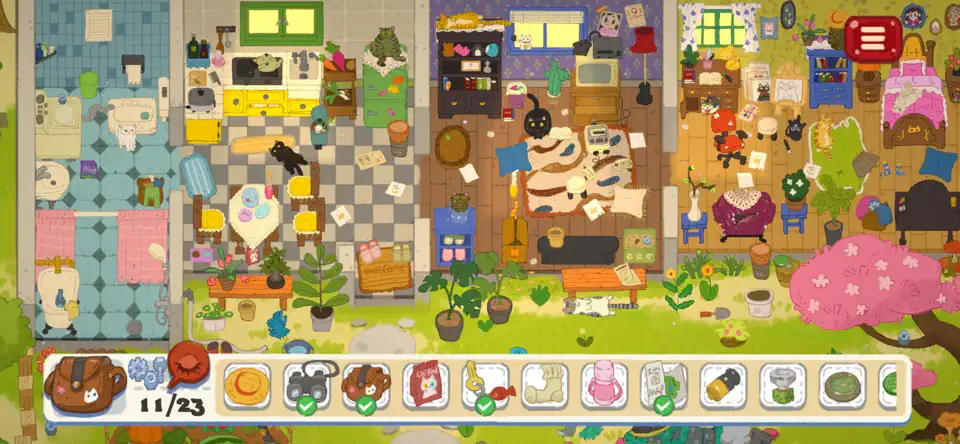Viewport: 960px width, 444px height.
Task: Pick the folded map item slot
Action: click(664, 385)
